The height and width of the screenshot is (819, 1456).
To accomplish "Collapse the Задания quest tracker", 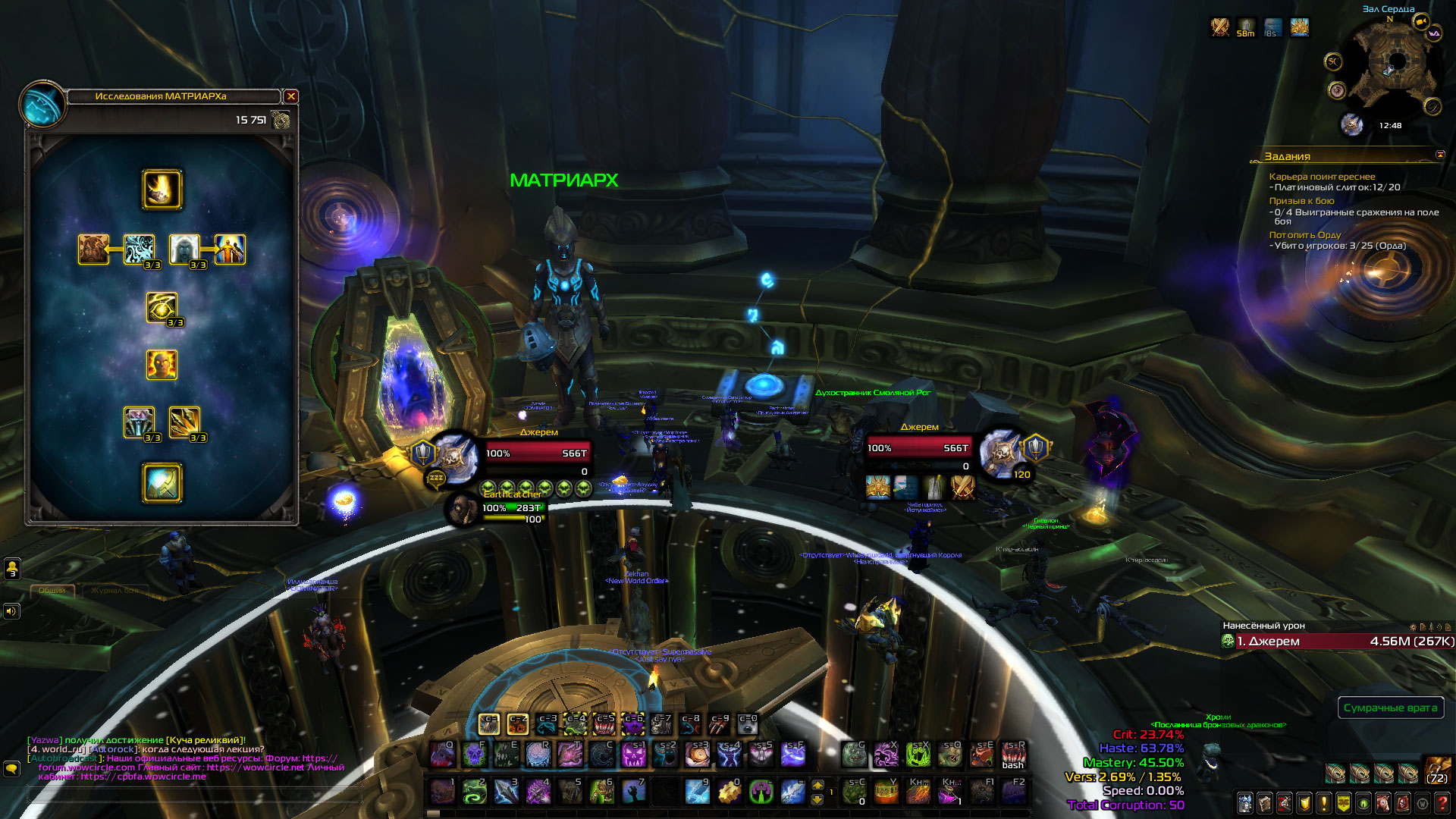I will coord(1440,155).
